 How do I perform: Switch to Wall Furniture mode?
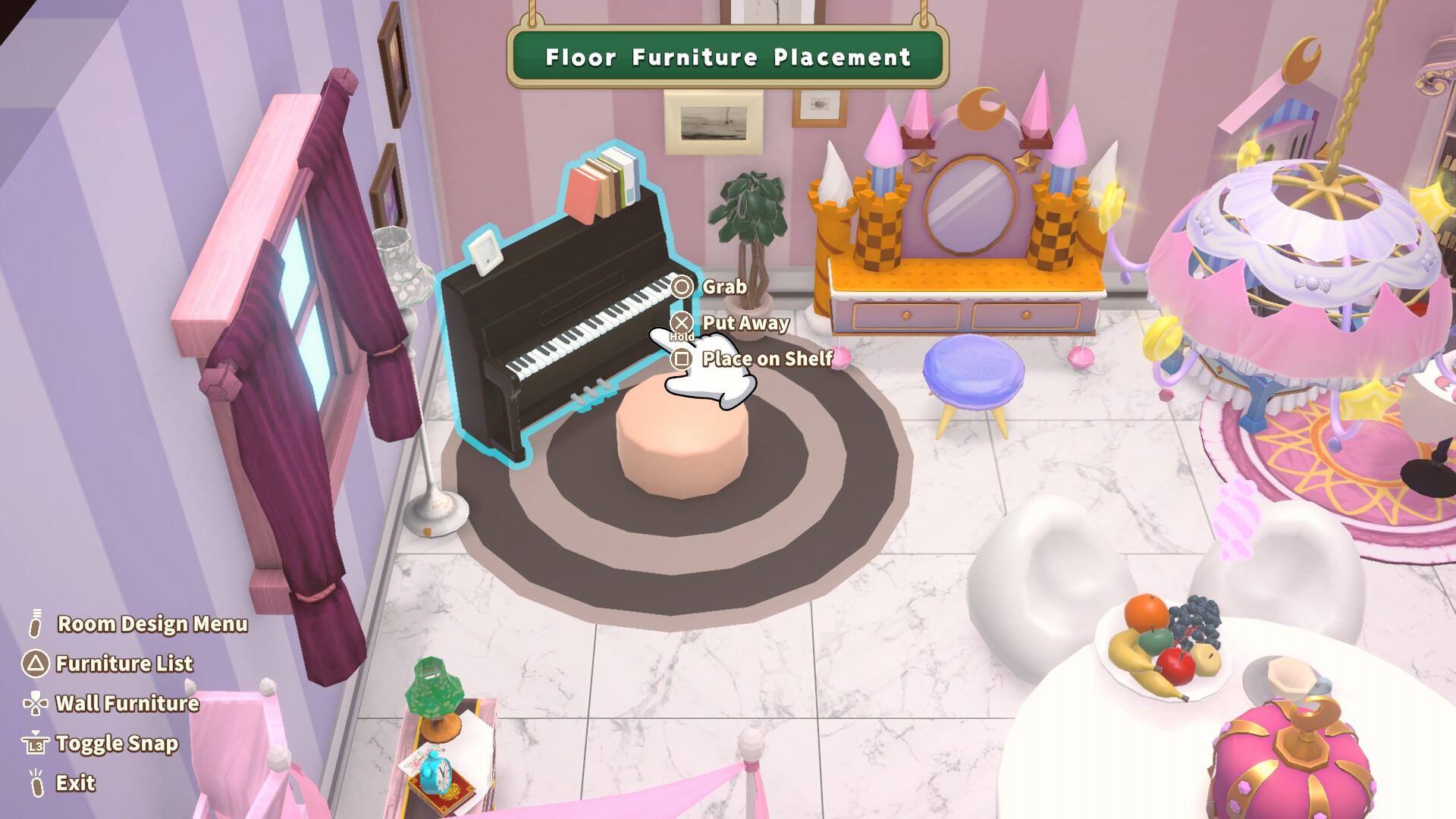(x=127, y=704)
